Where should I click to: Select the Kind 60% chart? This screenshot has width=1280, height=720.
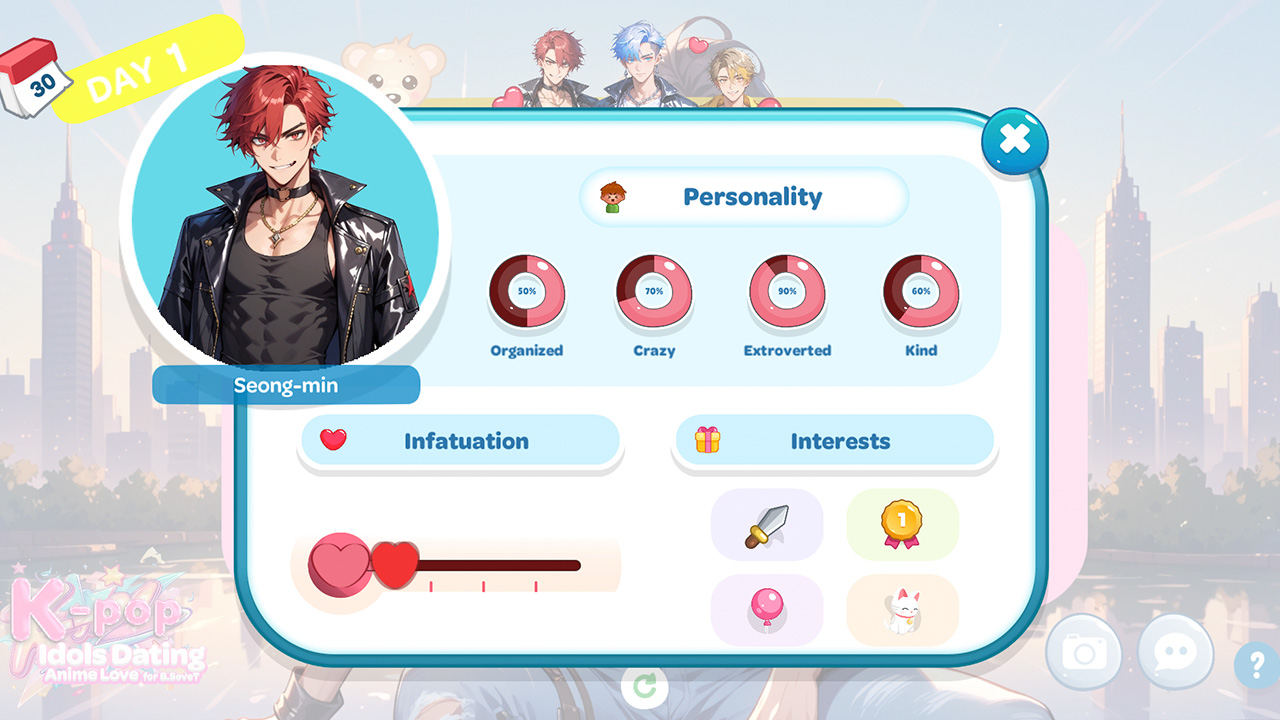point(920,290)
